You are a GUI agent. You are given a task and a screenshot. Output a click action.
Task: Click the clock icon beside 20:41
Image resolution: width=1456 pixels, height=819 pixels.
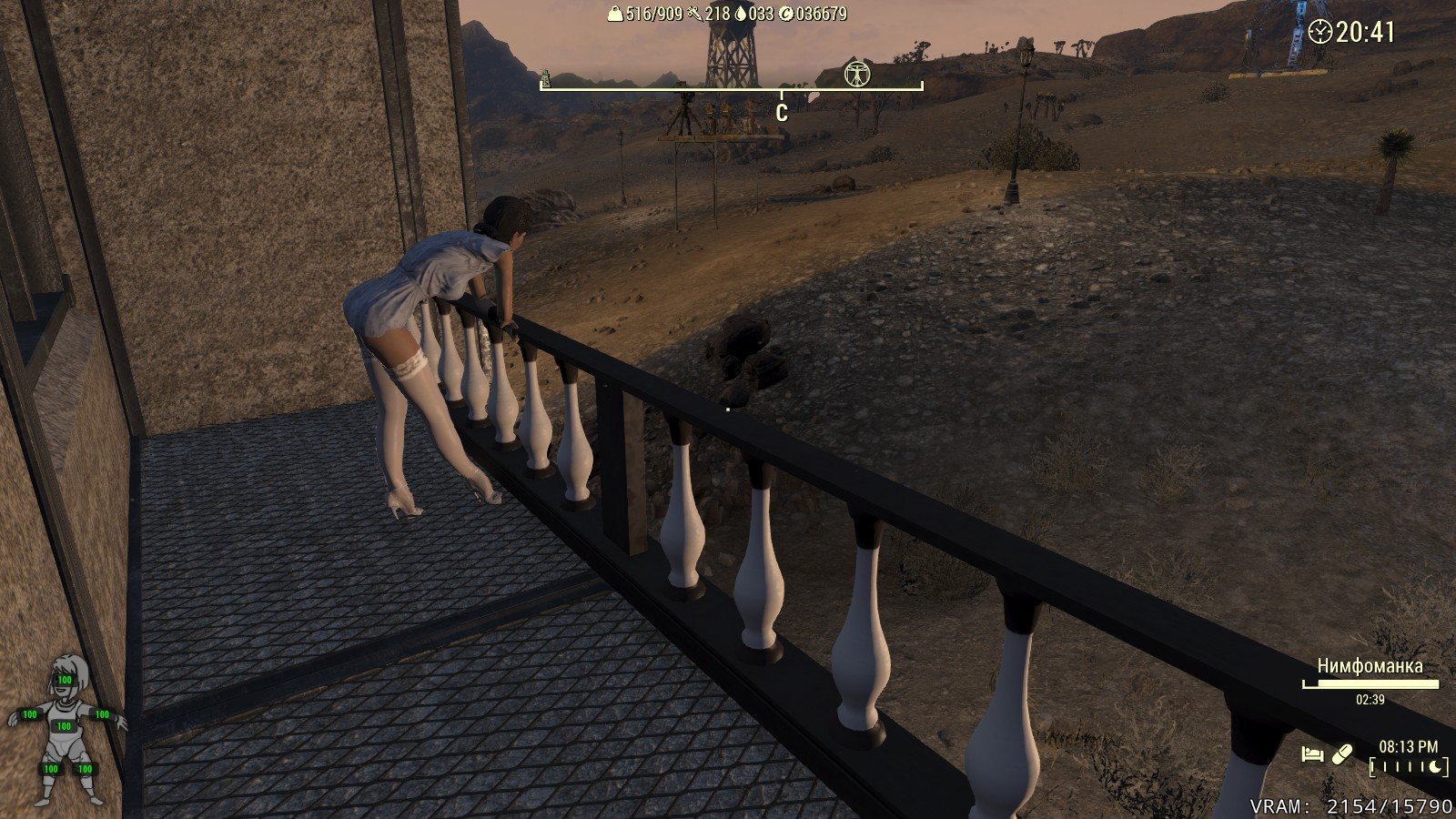(1319, 32)
